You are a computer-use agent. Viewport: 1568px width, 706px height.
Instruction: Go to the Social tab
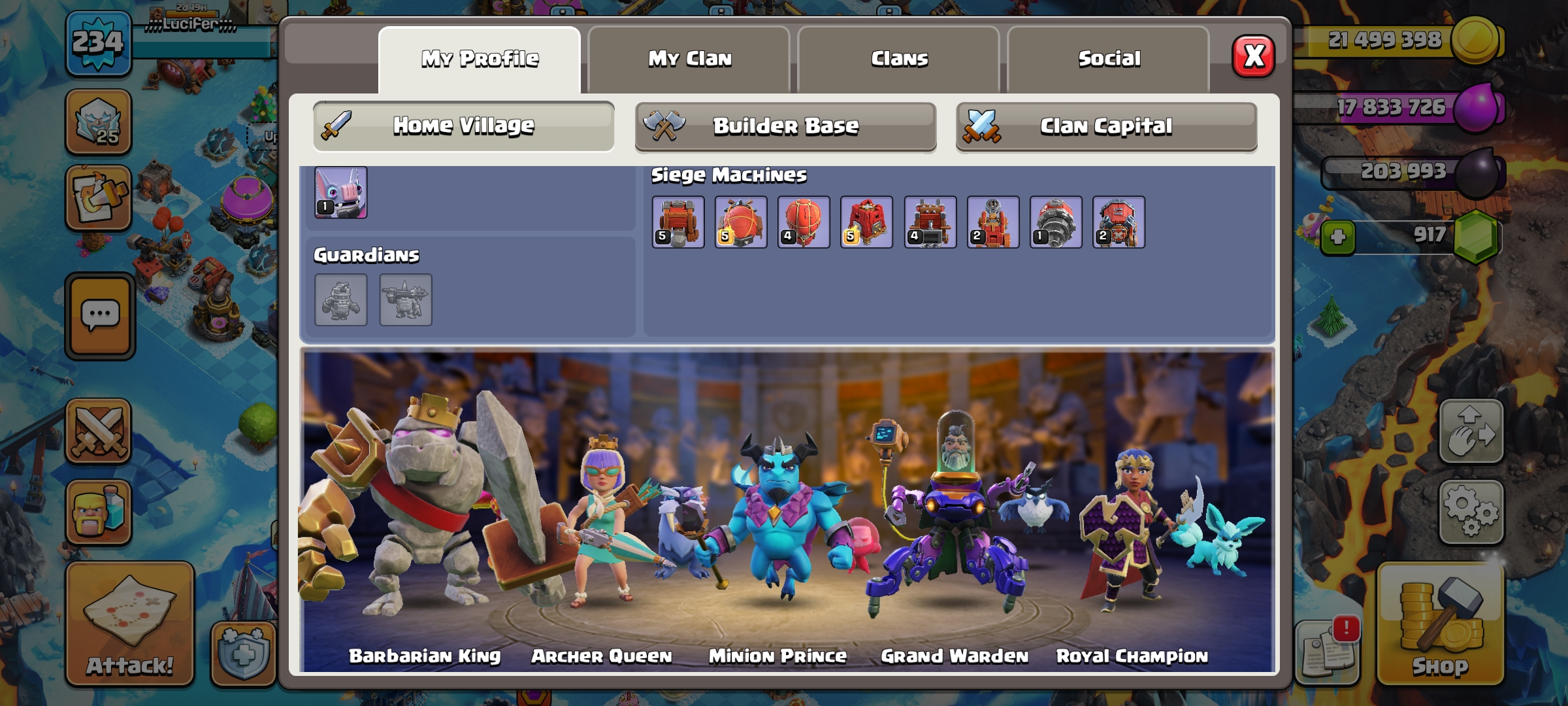(x=1109, y=59)
